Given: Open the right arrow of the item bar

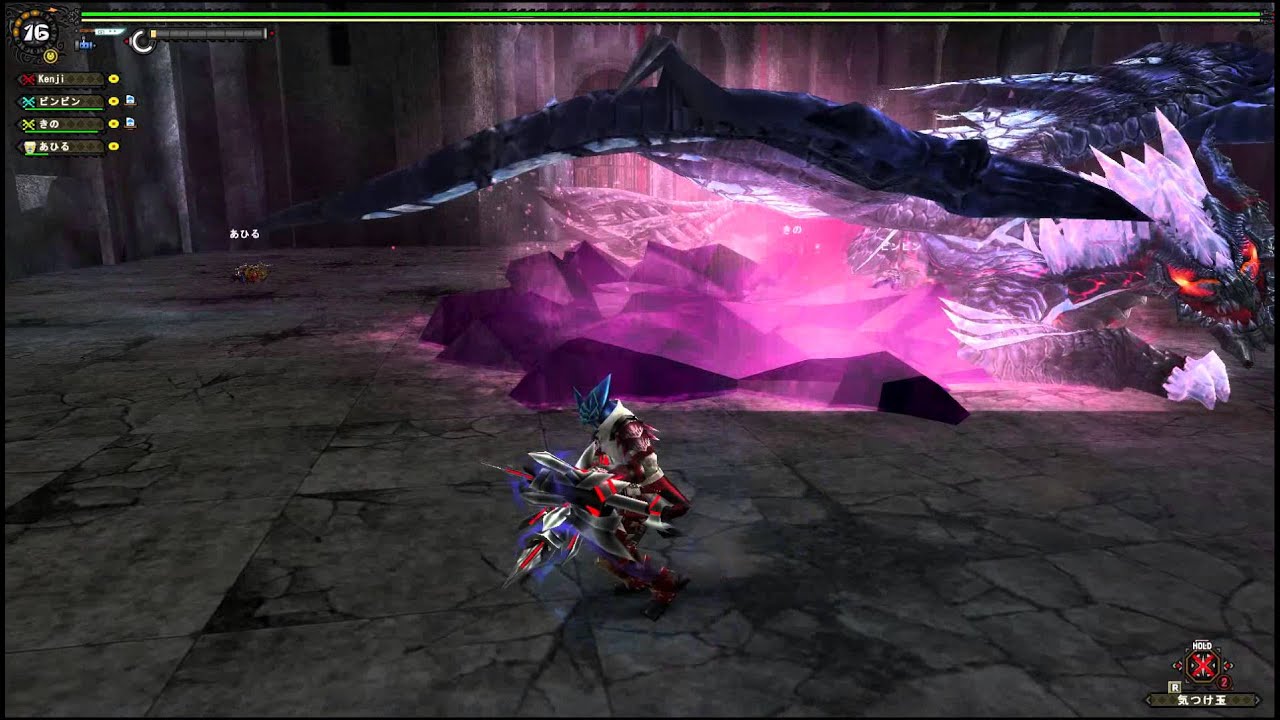Looking at the screenshot, I should (x=1256, y=700).
